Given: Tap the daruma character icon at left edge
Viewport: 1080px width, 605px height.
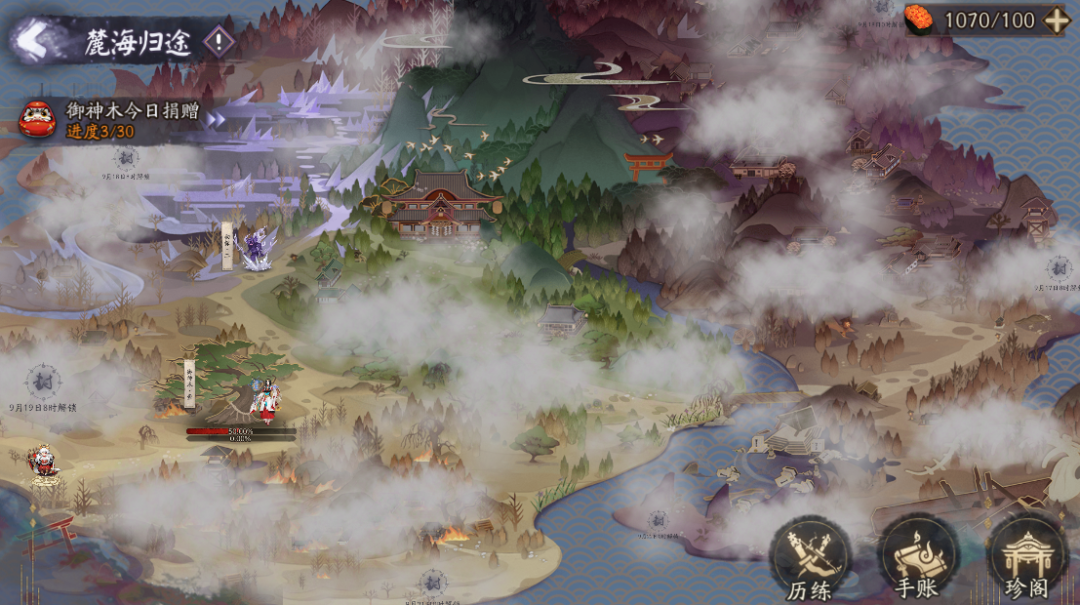Looking at the screenshot, I should 43,464.
